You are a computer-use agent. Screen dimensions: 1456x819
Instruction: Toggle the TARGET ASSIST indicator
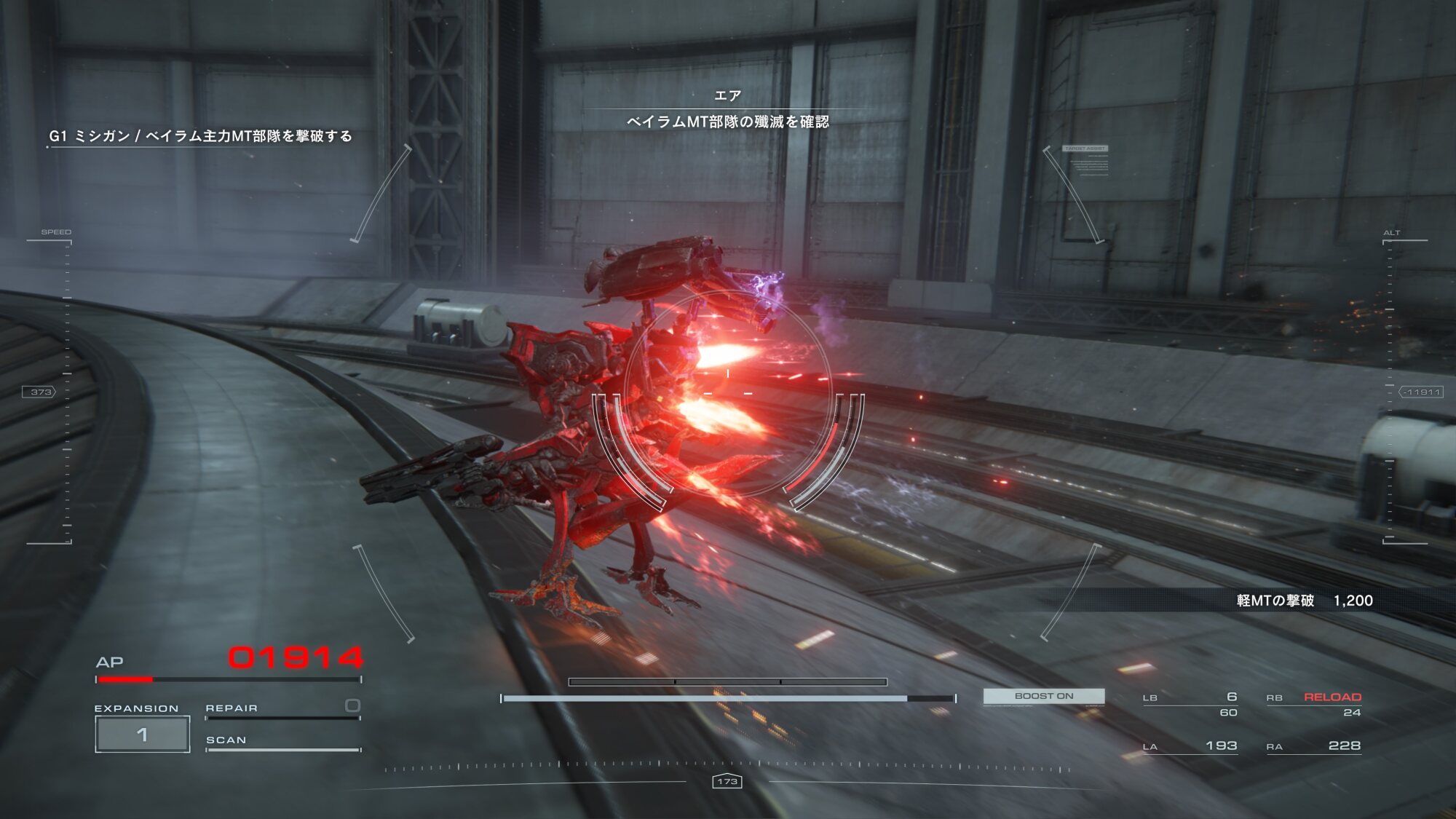click(x=1085, y=149)
